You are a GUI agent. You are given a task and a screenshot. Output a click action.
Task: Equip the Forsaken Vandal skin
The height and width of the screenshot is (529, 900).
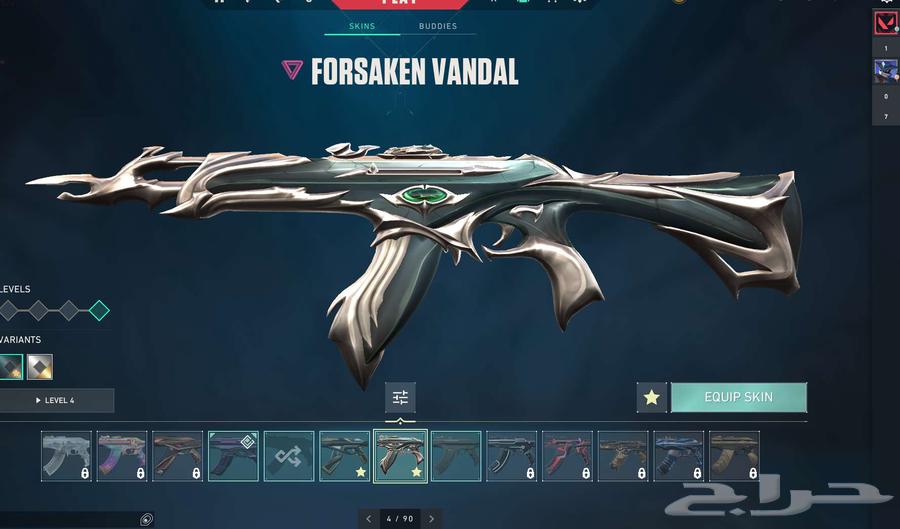tap(738, 397)
